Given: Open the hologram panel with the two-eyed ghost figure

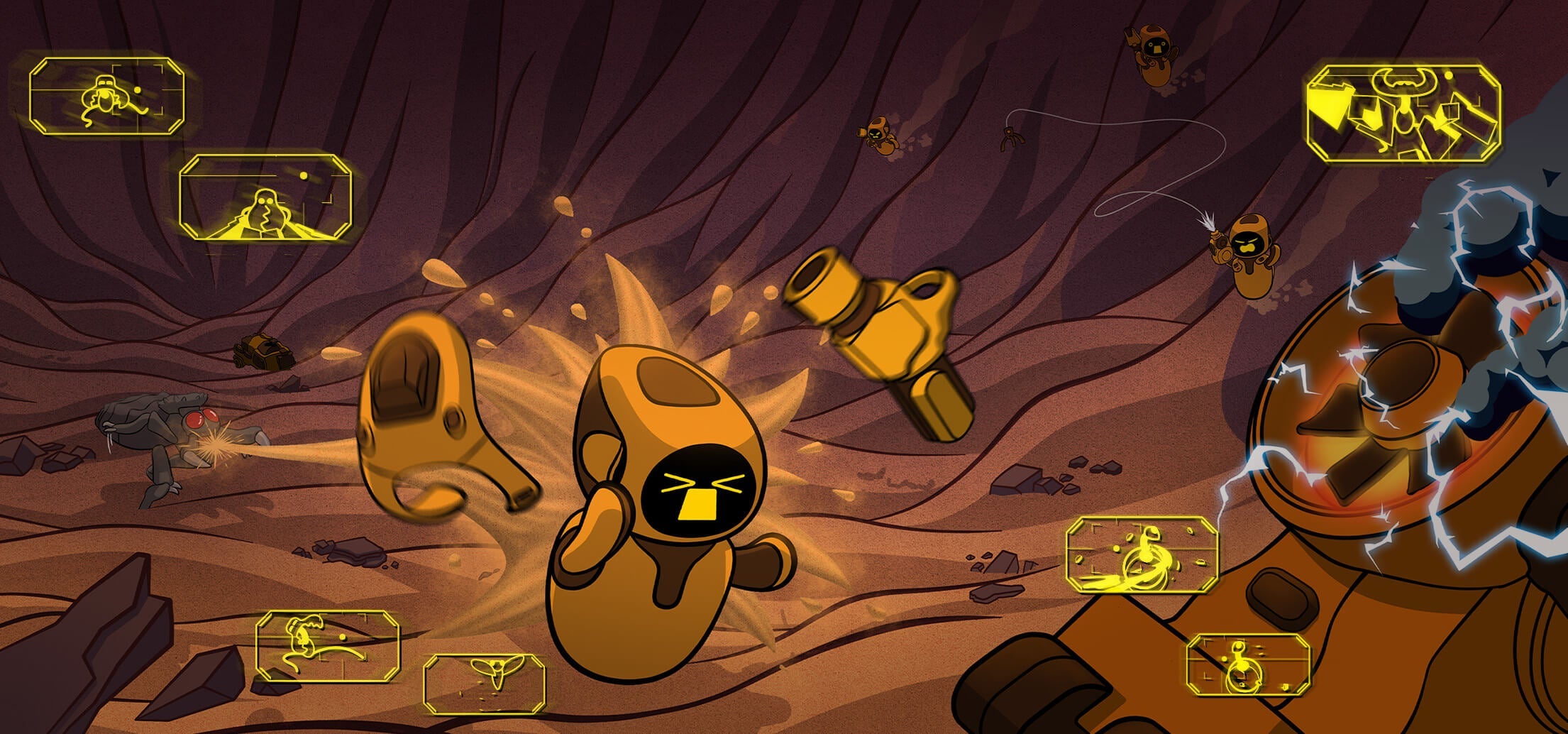Looking at the screenshot, I should tap(265, 197).
